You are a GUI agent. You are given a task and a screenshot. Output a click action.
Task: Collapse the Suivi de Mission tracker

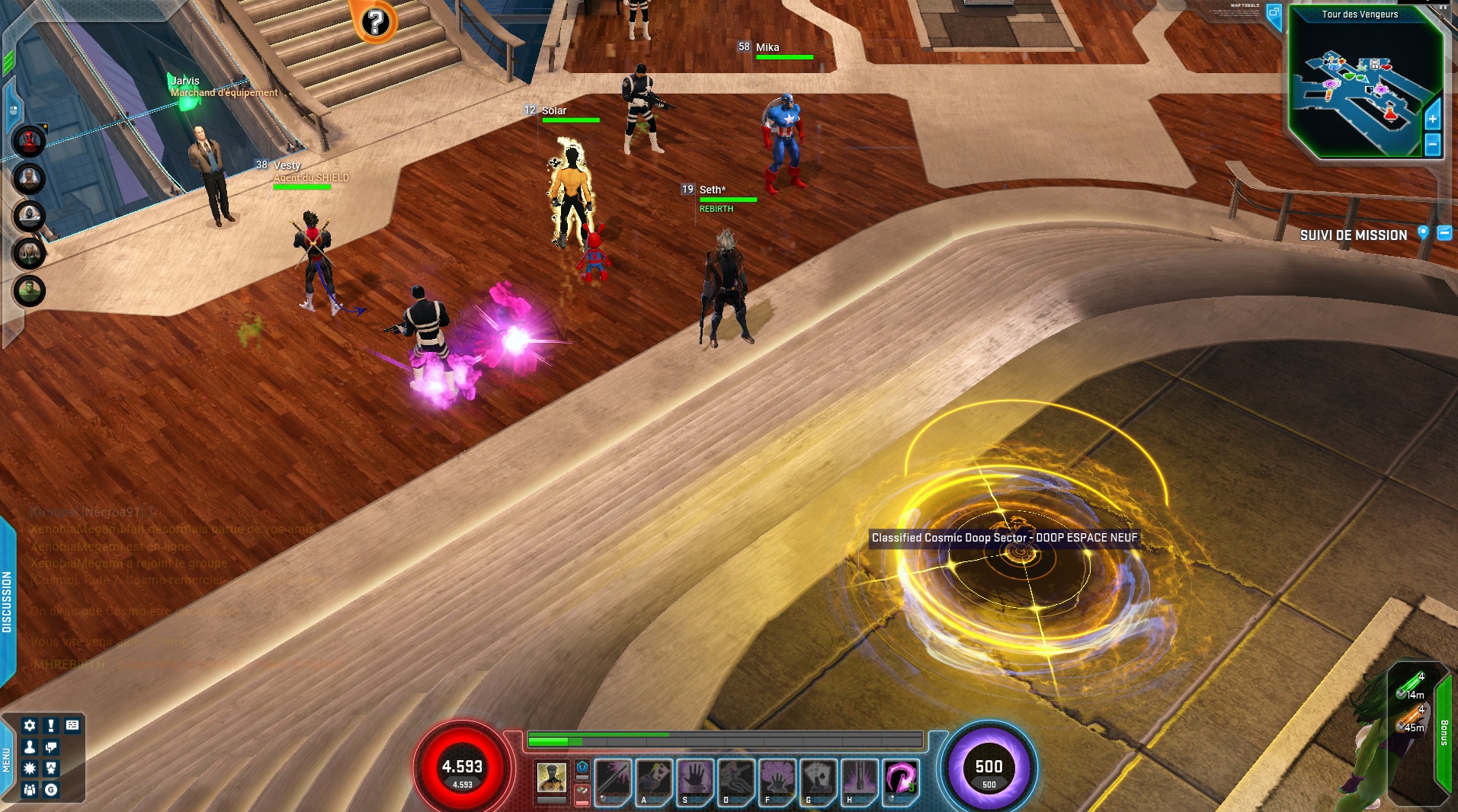(x=1444, y=233)
